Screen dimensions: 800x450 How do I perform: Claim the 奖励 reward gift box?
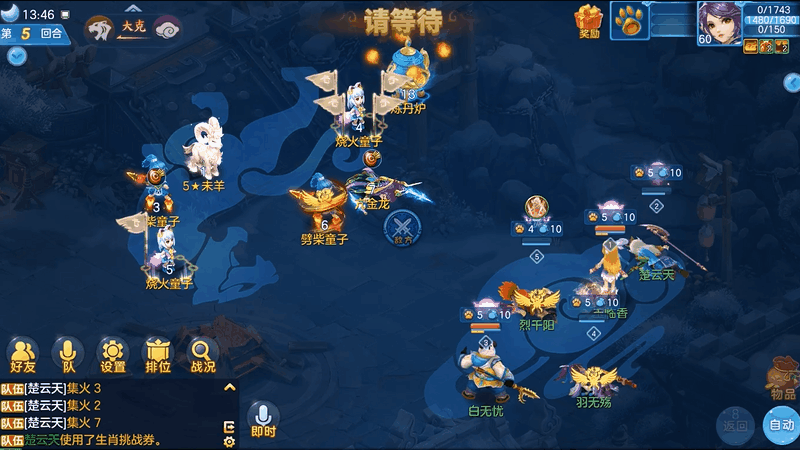click(589, 22)
